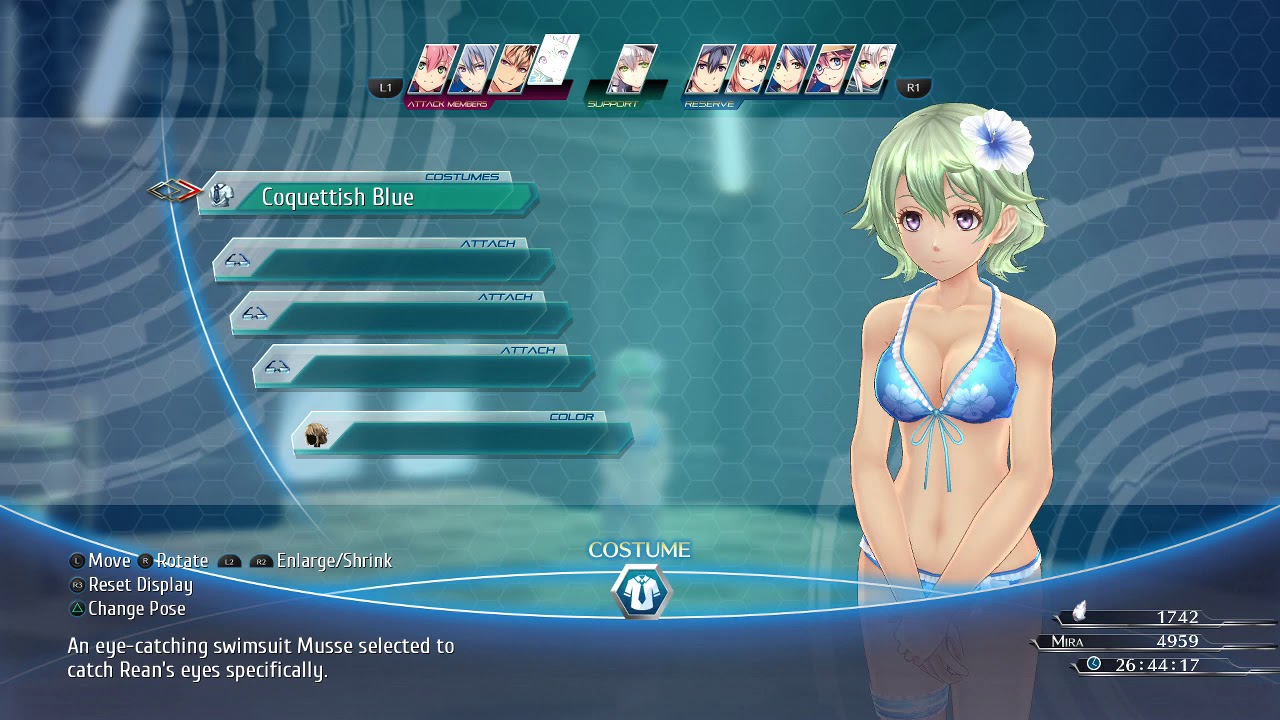Select the Coquettish Blue costume entry

tap(368, 197)
